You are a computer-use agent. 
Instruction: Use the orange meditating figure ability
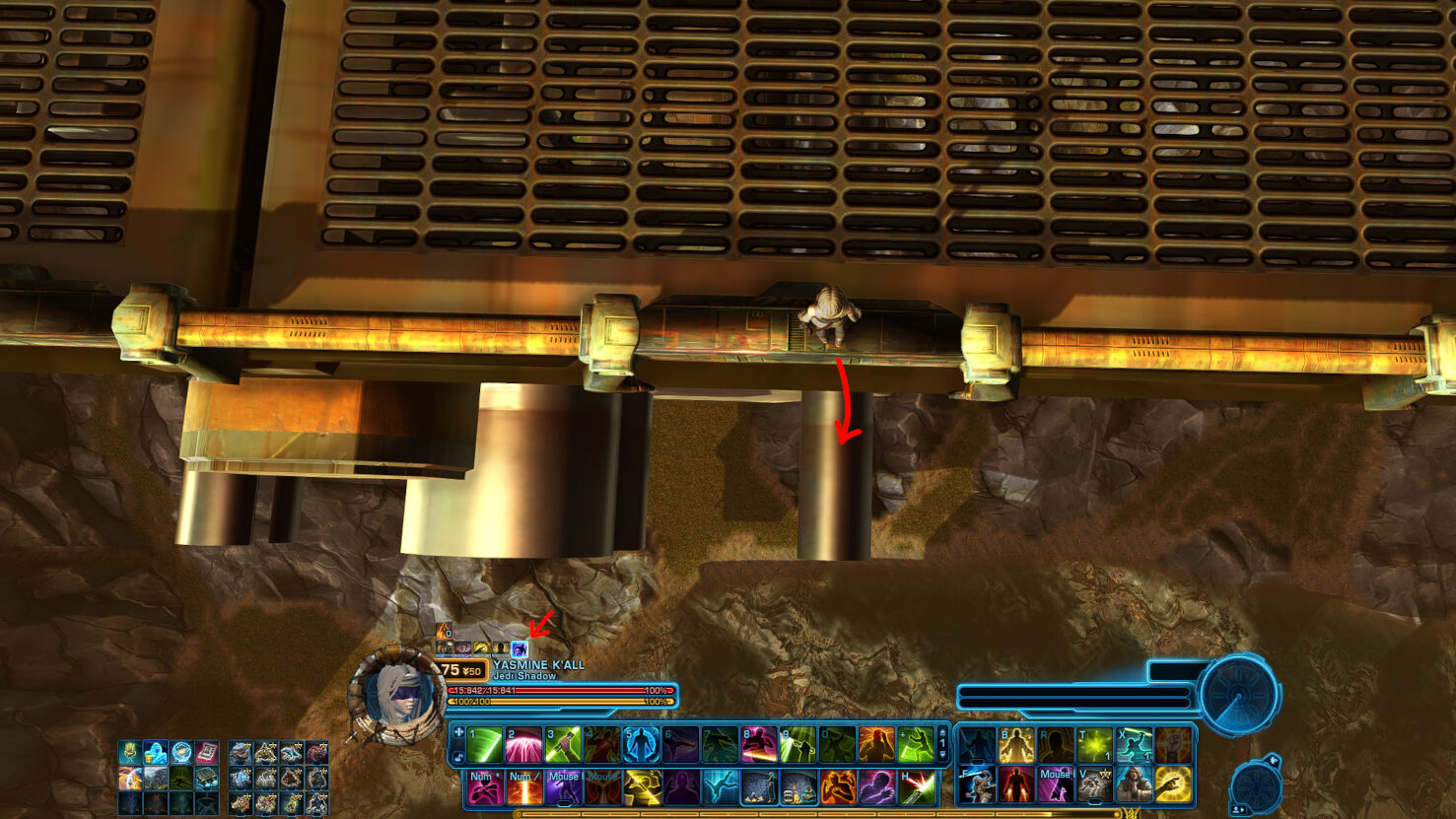coord(876,745)
